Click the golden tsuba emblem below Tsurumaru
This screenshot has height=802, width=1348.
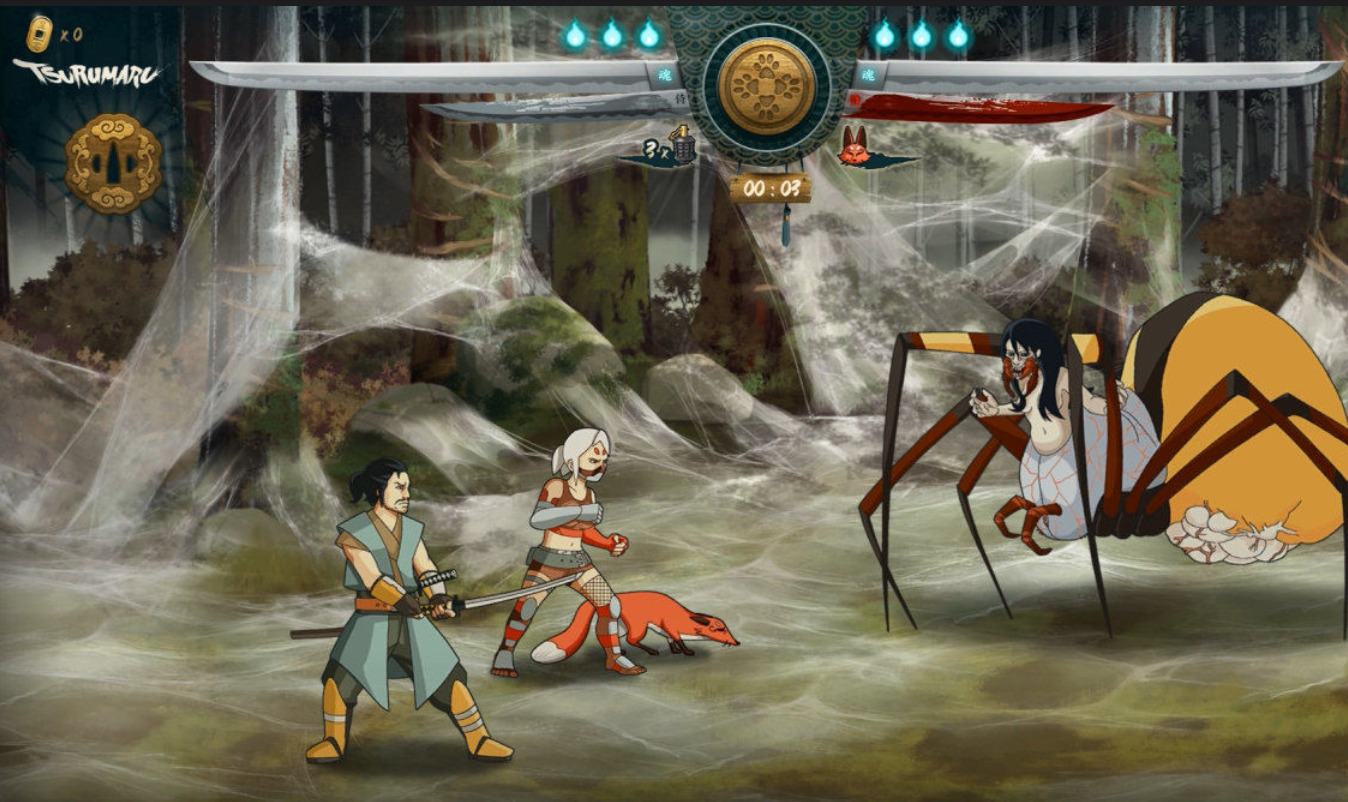[113, 163]
